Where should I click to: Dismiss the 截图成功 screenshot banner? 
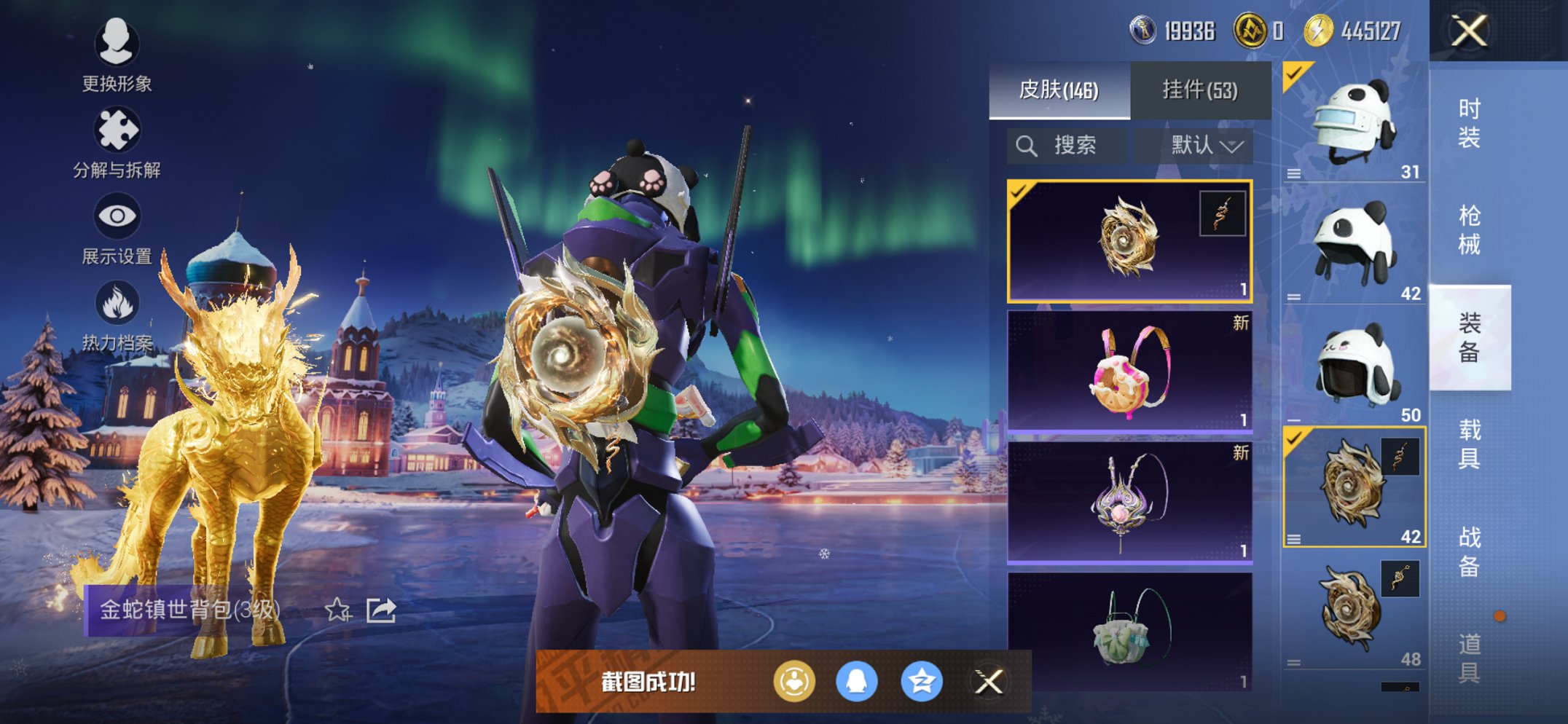coord(988,682)
